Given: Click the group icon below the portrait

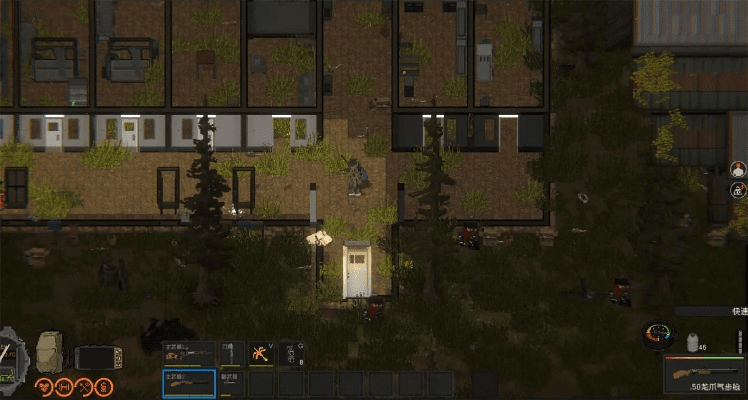Looking at the screenshot, I should click(x=738, y=189).
